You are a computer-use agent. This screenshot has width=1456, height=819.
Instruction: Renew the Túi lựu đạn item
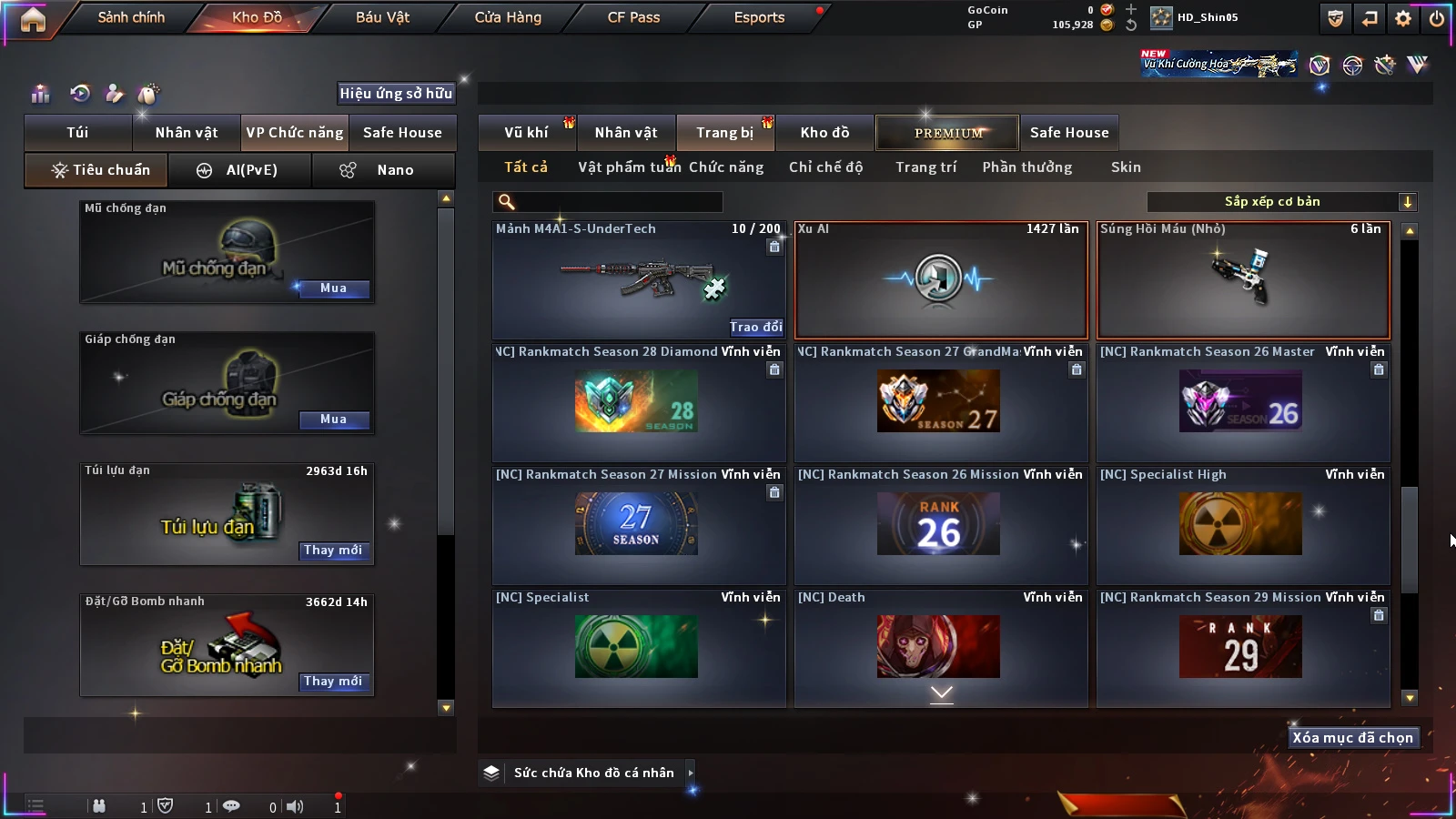(333, 551)
